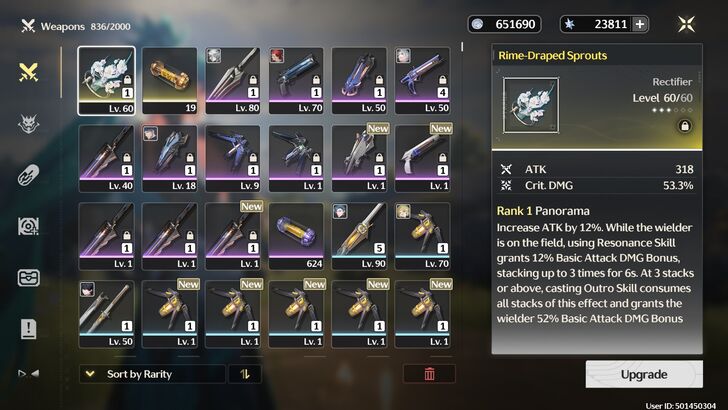Switch to the exclamation mark quest items tab

pos(29,328)
